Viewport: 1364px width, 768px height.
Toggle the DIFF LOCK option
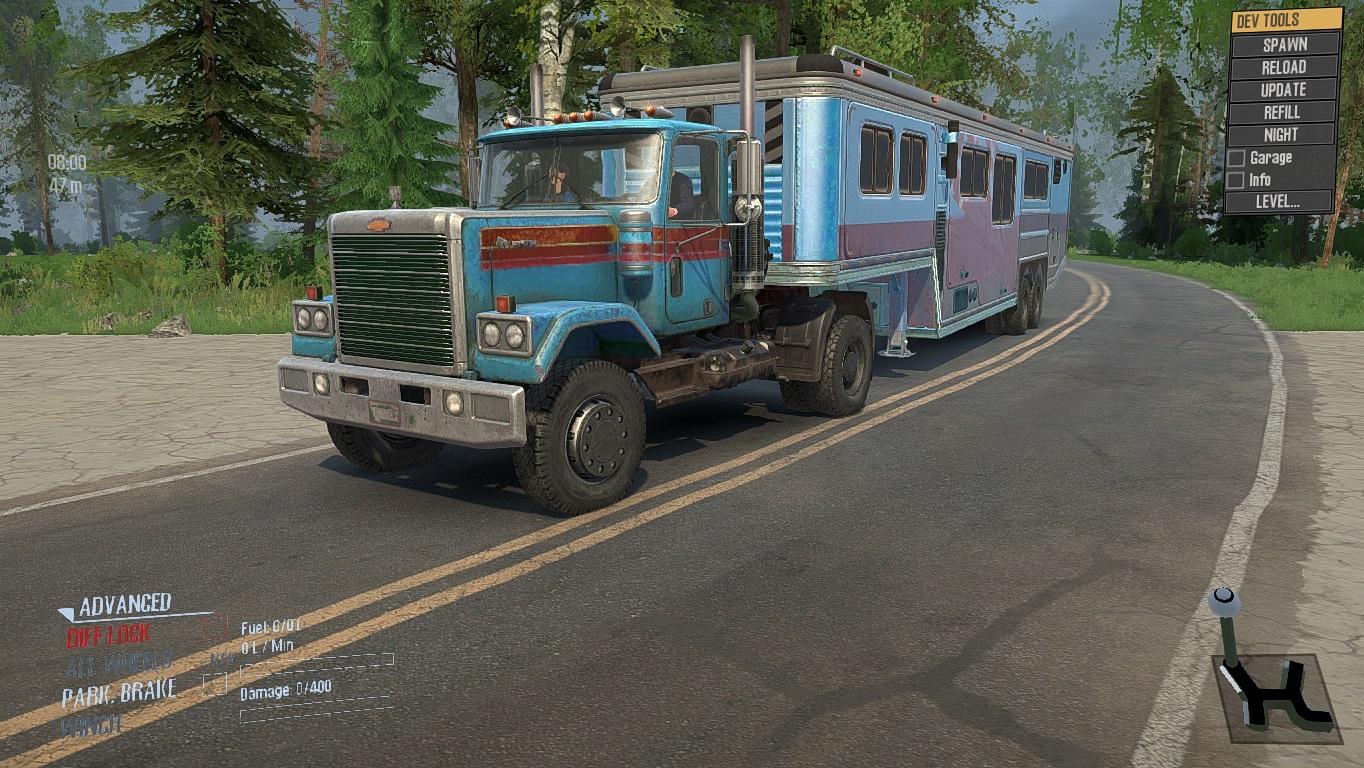108,634
